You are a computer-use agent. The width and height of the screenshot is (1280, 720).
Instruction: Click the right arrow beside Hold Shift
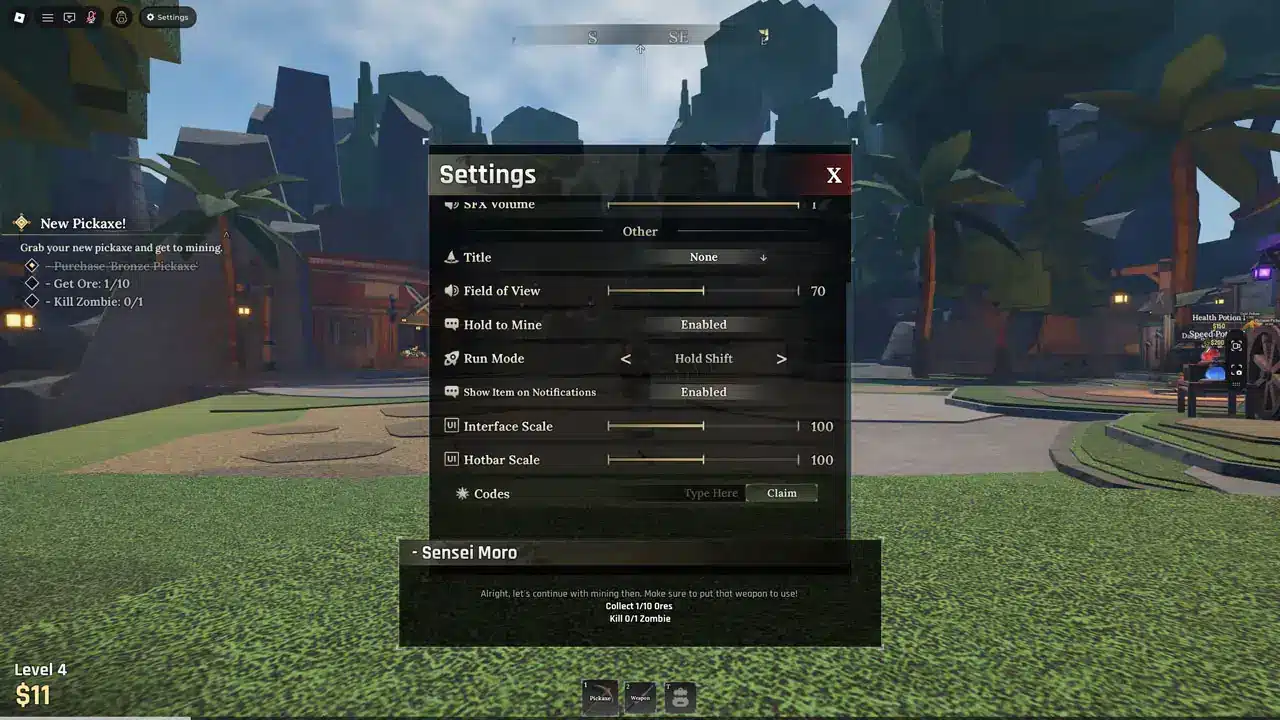click(781, 358)
